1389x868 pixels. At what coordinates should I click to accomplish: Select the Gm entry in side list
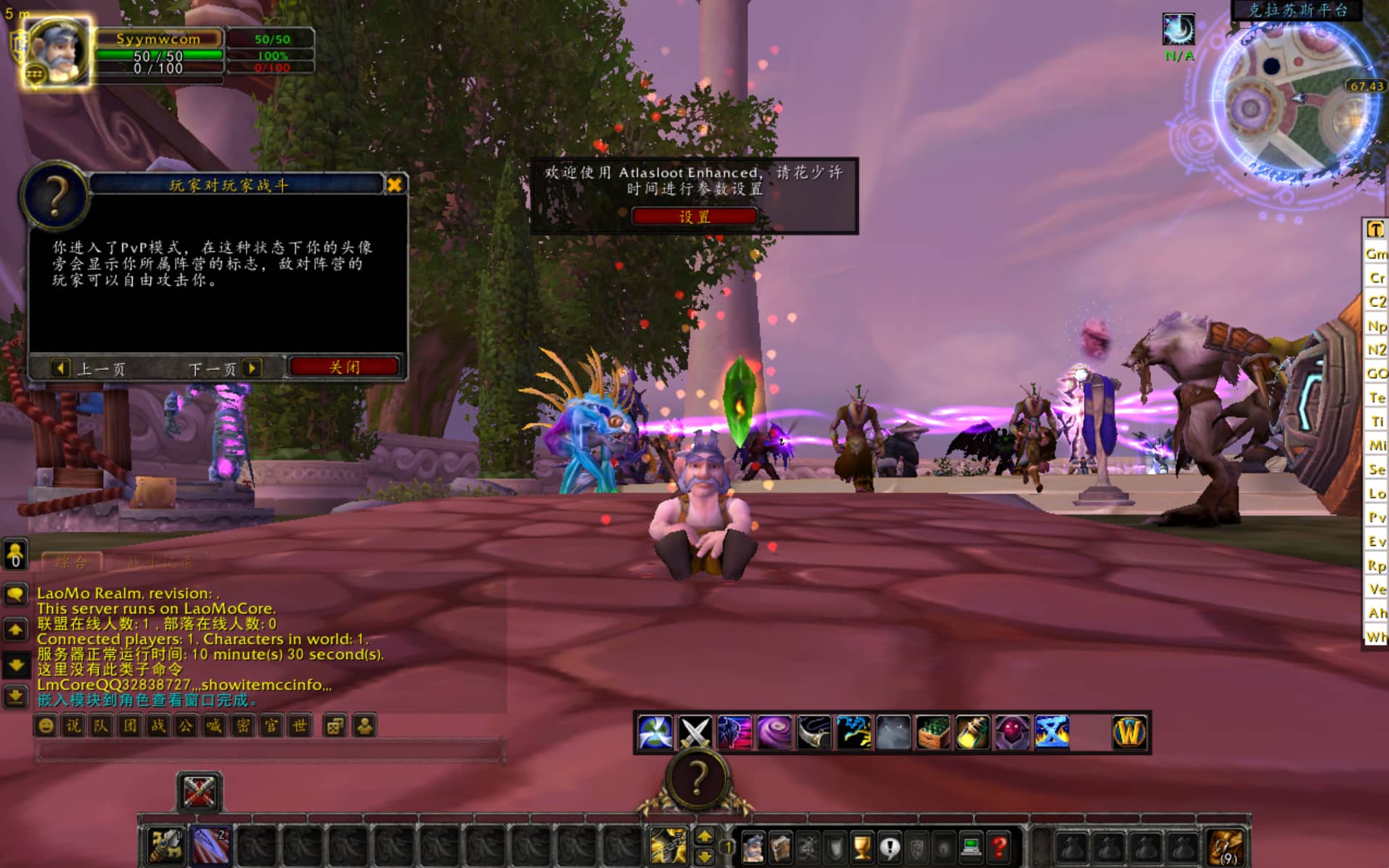[1376, 254]
